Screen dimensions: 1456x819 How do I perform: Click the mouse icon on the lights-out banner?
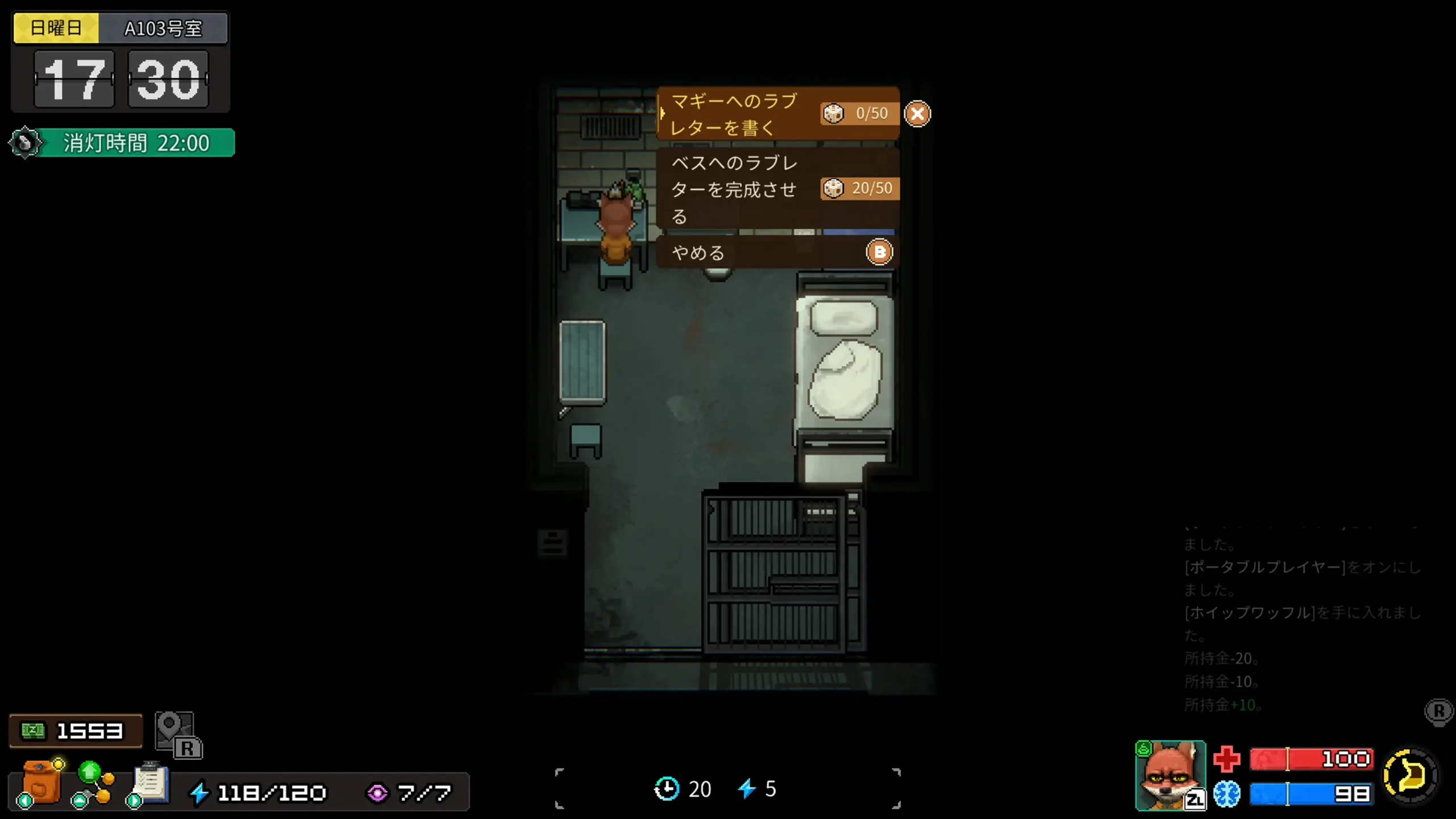[x=24, y=142]
